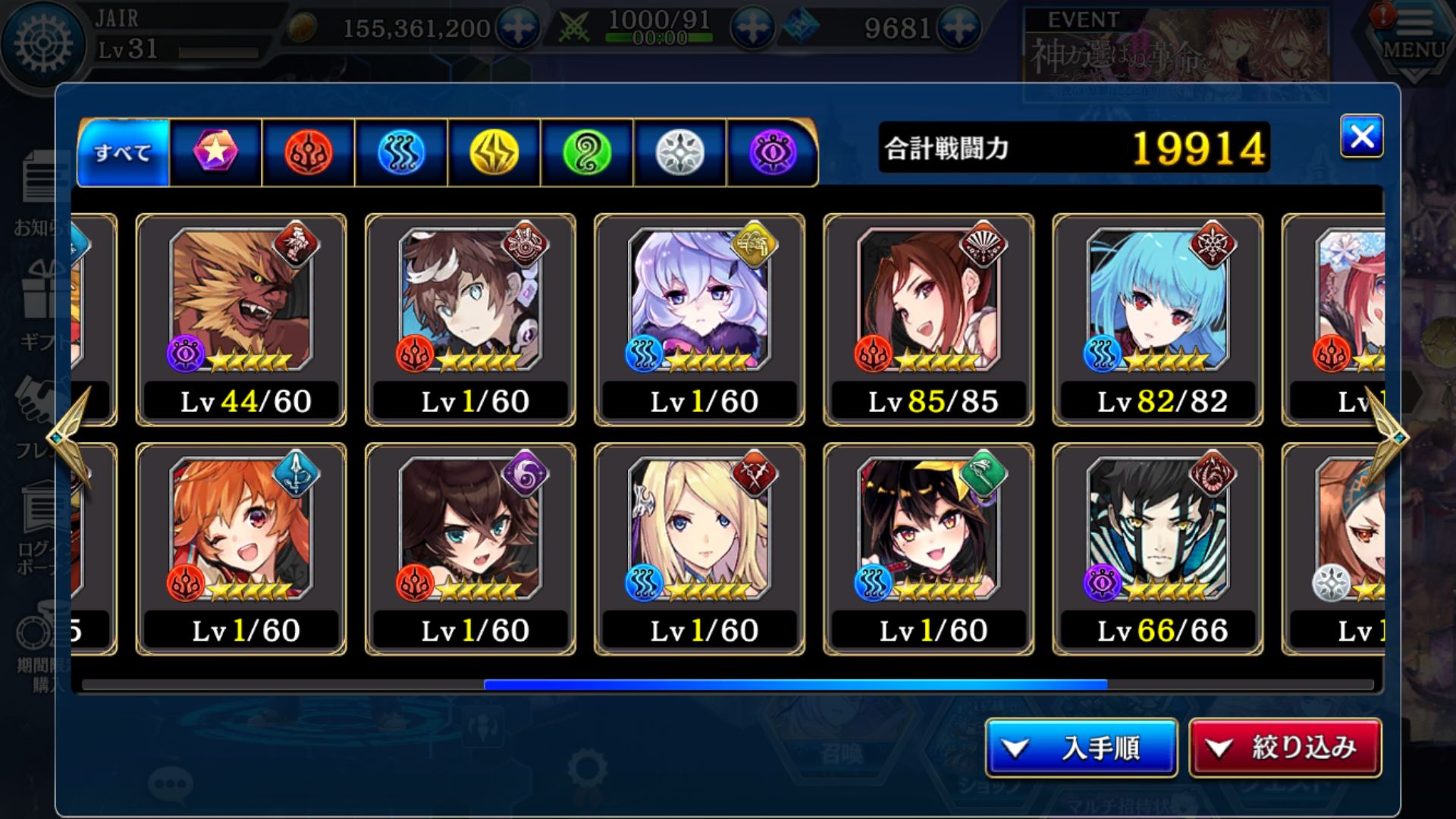Screen dimensions: 1456x819
Task: Select the brown-haired girl card Lv 85/85
Action: pyautogui.click(x=928, y=319)
